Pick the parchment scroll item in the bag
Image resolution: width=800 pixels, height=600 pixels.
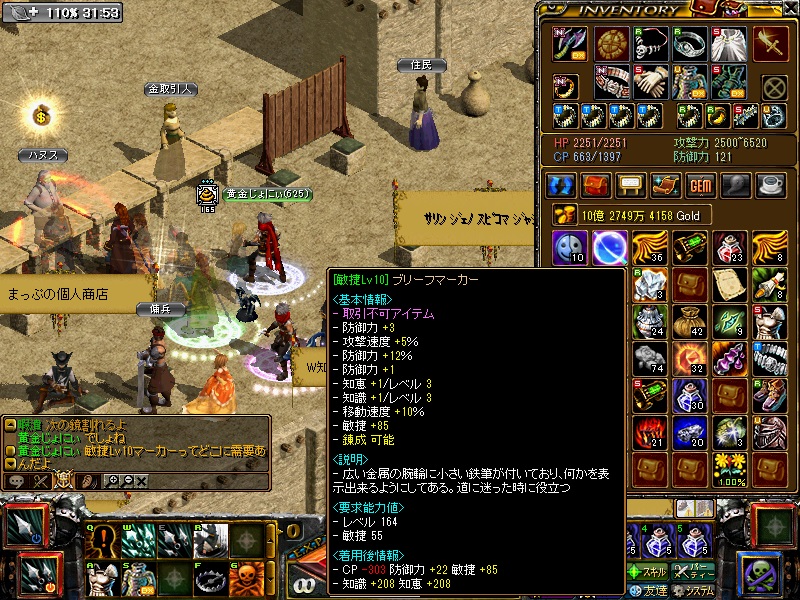pyautogui.click(x=727, y=283)
